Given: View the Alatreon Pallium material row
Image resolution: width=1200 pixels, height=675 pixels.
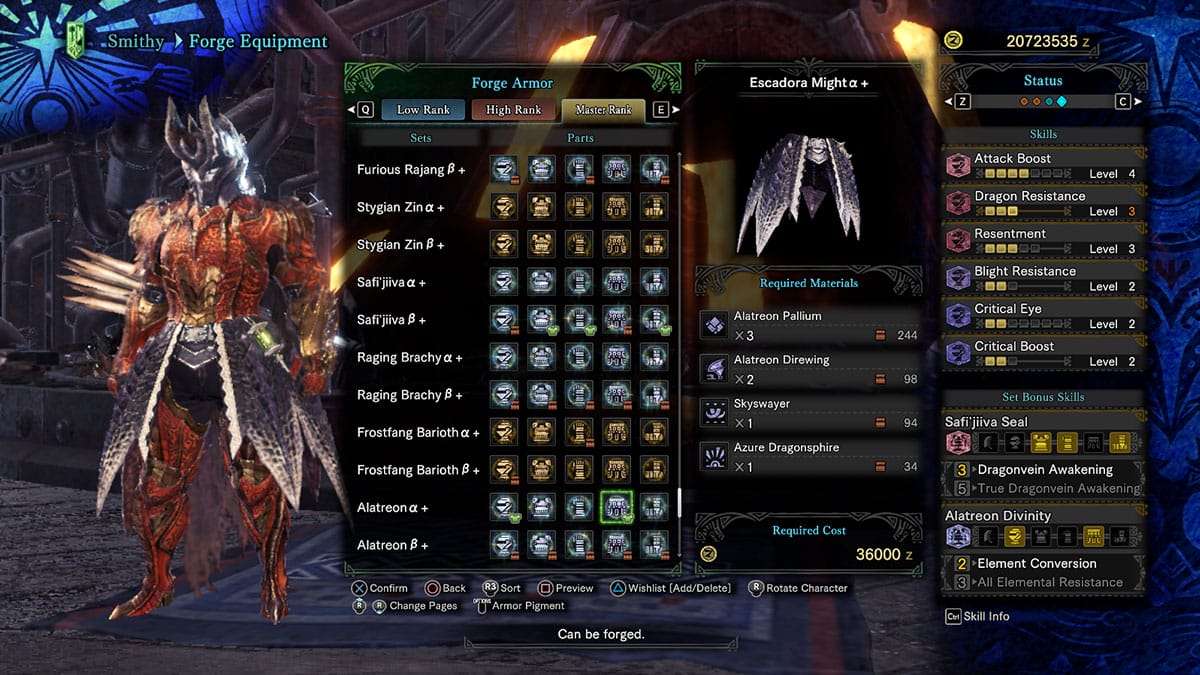Looking at the screenshot, I should (808, 325).
